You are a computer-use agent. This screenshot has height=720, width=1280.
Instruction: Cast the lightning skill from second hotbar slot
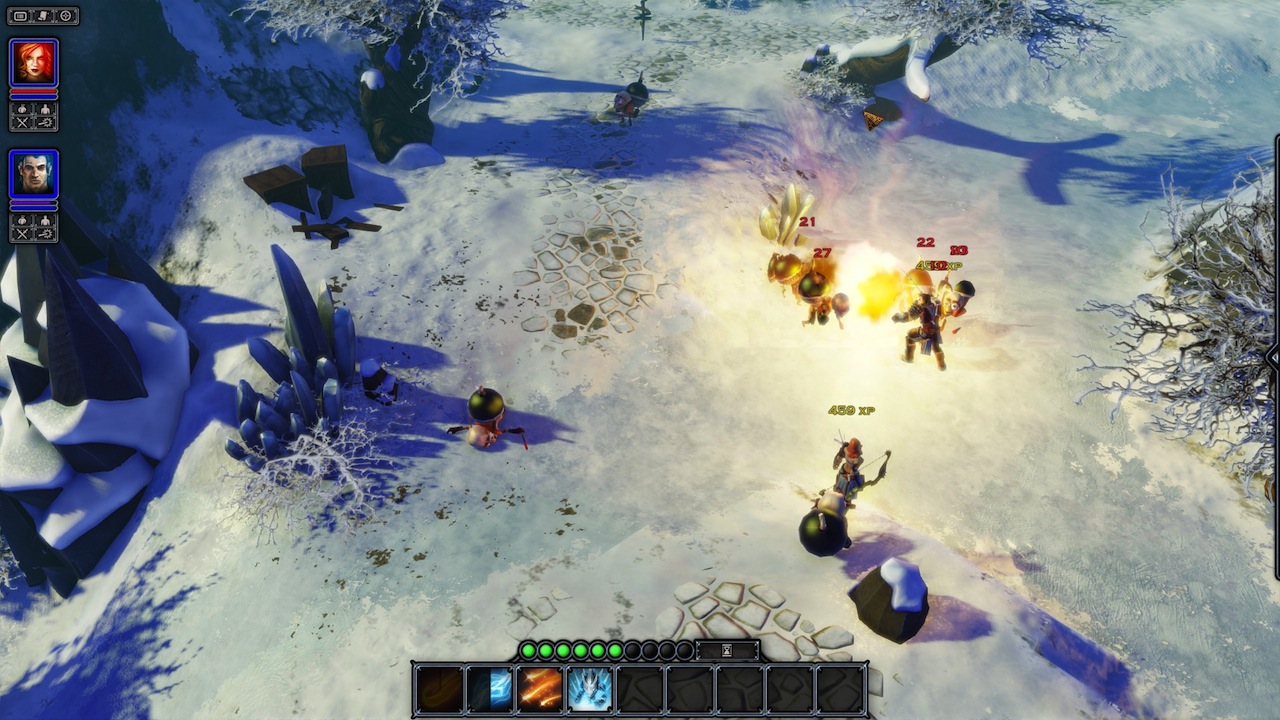tap(487, 690)
